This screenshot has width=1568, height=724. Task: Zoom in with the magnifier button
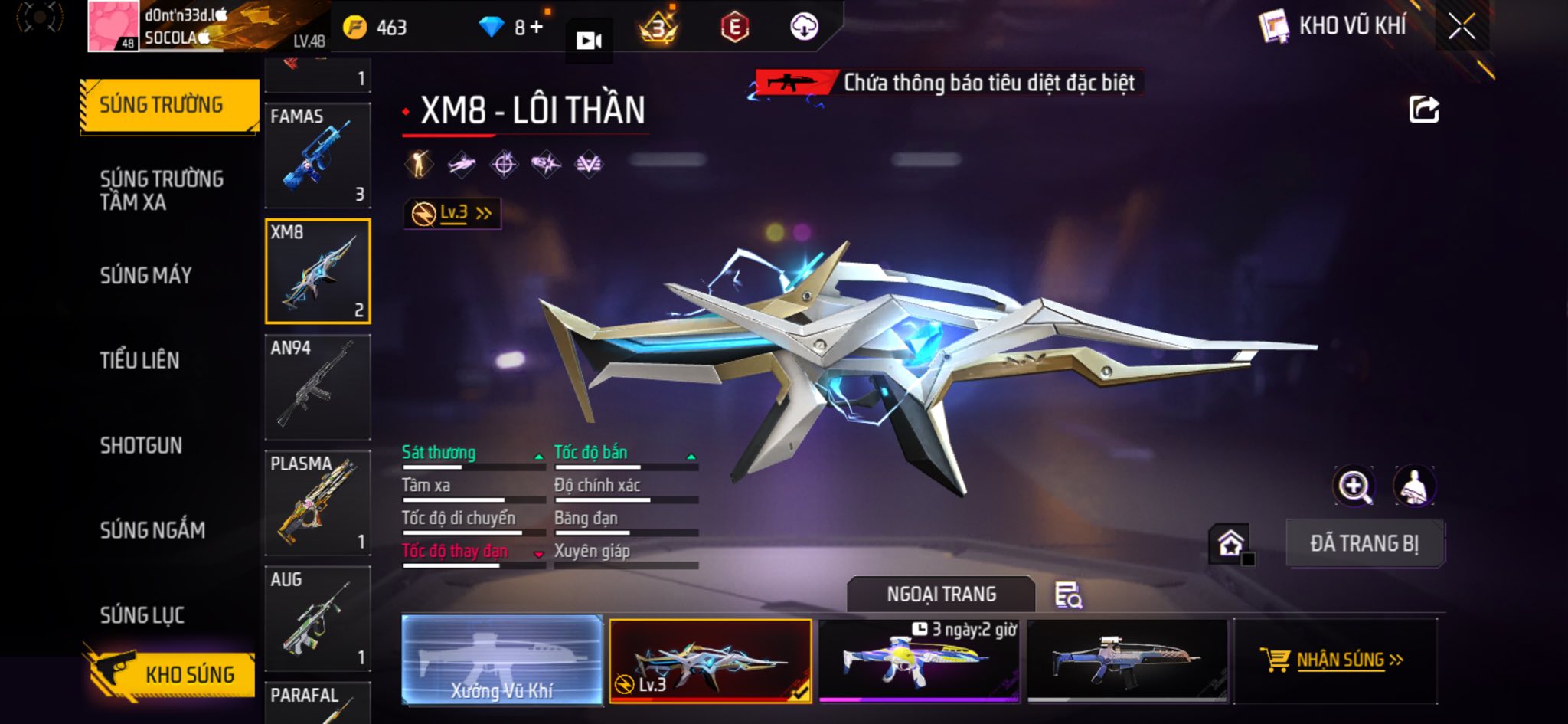(x=1354, y=486)
